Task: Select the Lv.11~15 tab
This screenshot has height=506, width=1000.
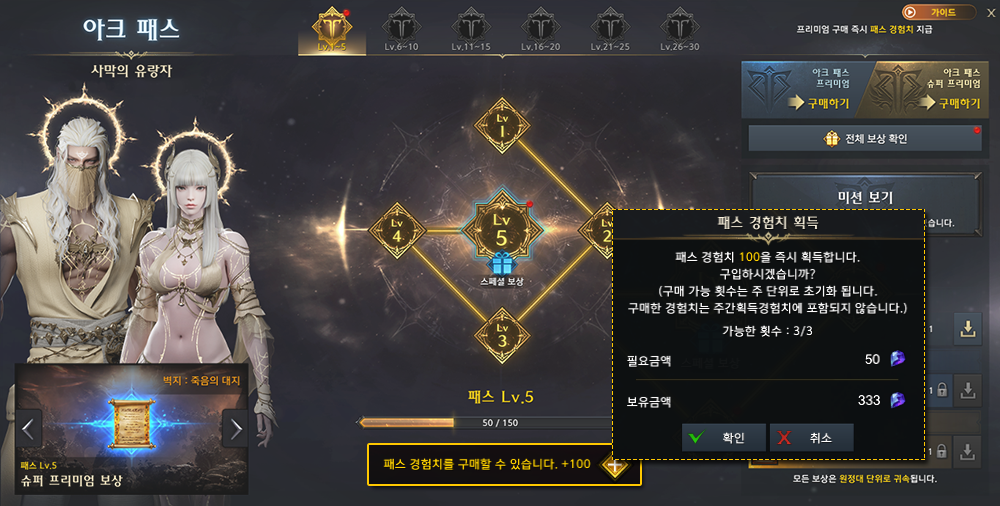Action: pyautogui.click(x=469, y=30)
